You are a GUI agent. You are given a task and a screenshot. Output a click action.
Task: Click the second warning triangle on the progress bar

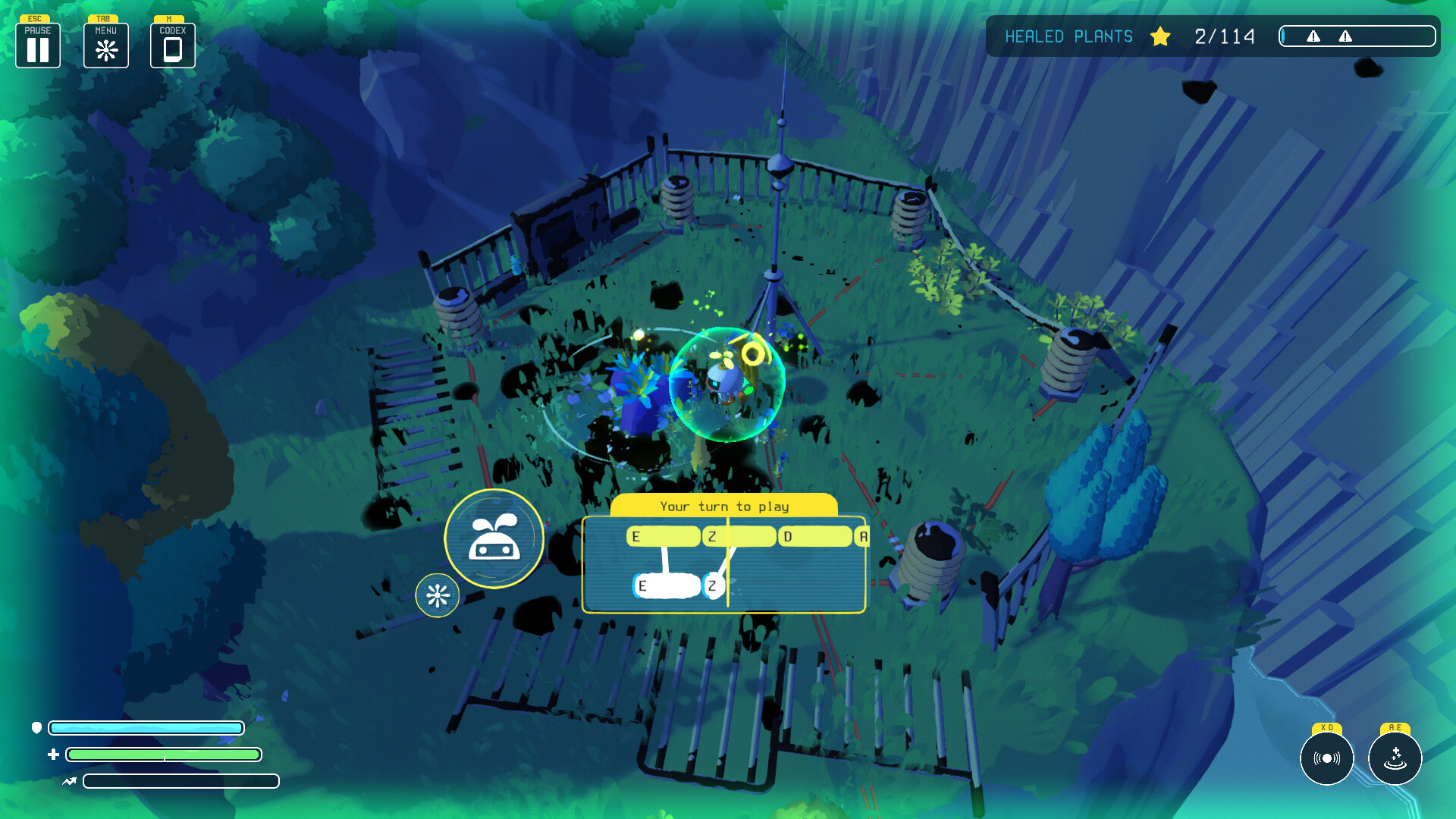pyautogui.click(x=1345, y=35)
